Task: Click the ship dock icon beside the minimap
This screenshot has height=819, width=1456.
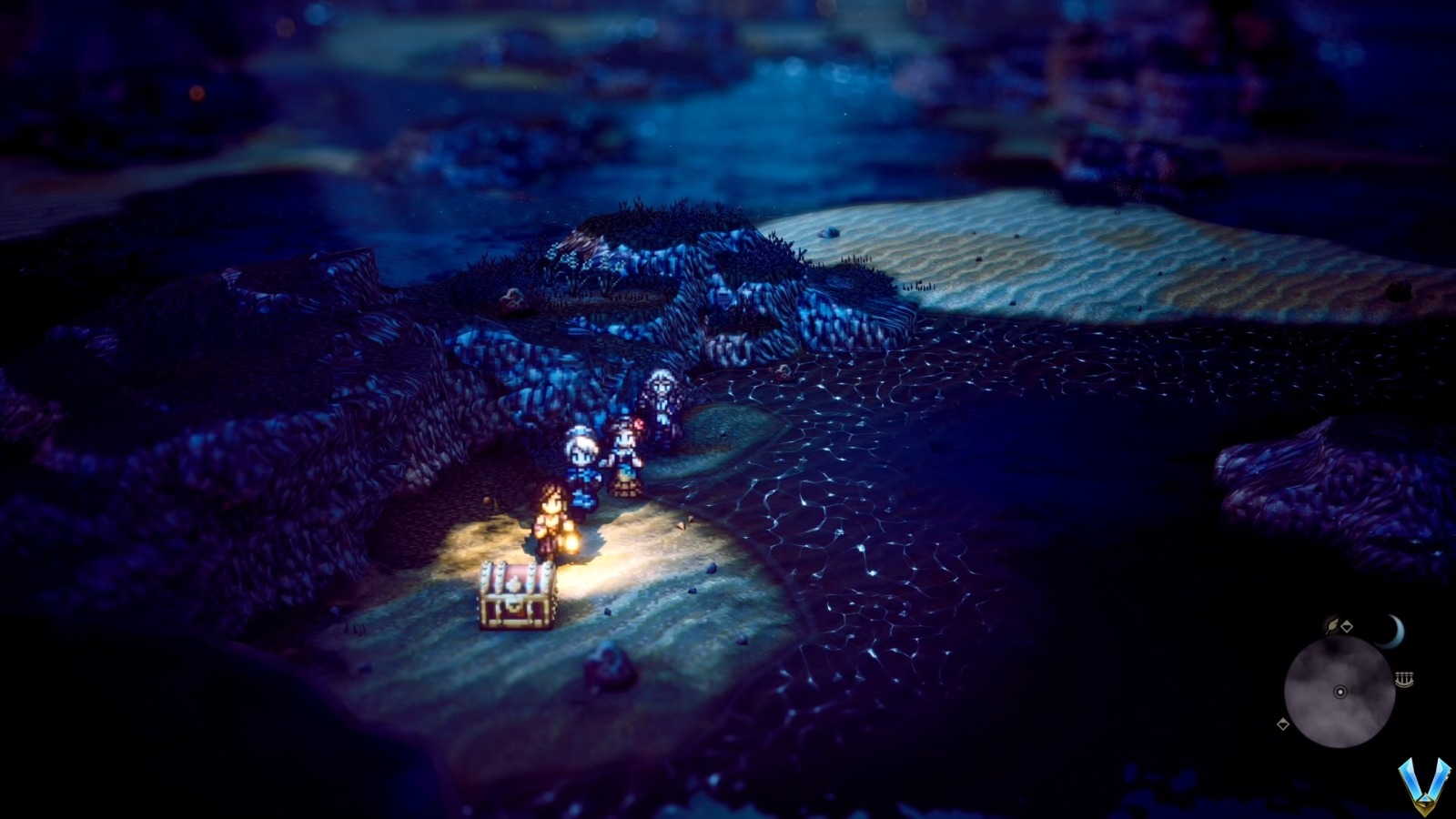Action: (1405, 678)
